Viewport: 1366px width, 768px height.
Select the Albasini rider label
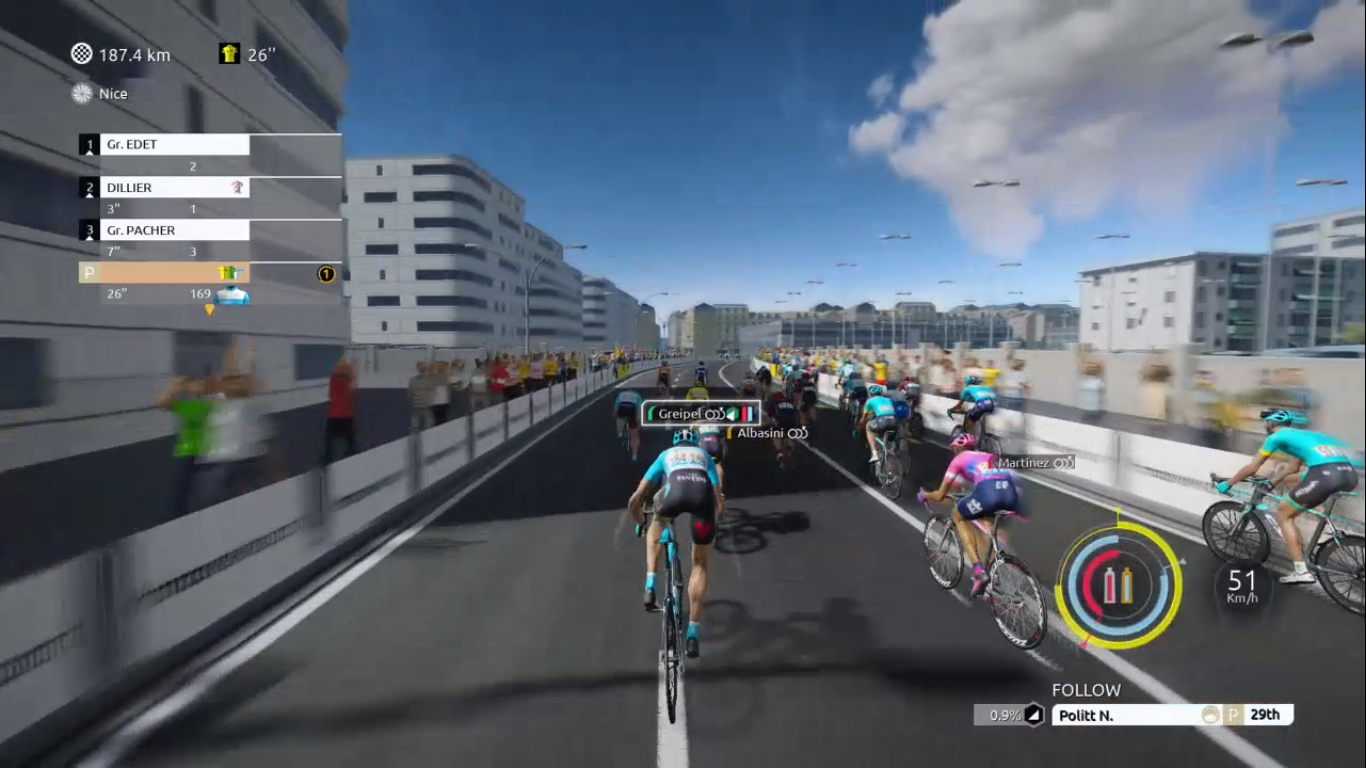pos(767,433)
